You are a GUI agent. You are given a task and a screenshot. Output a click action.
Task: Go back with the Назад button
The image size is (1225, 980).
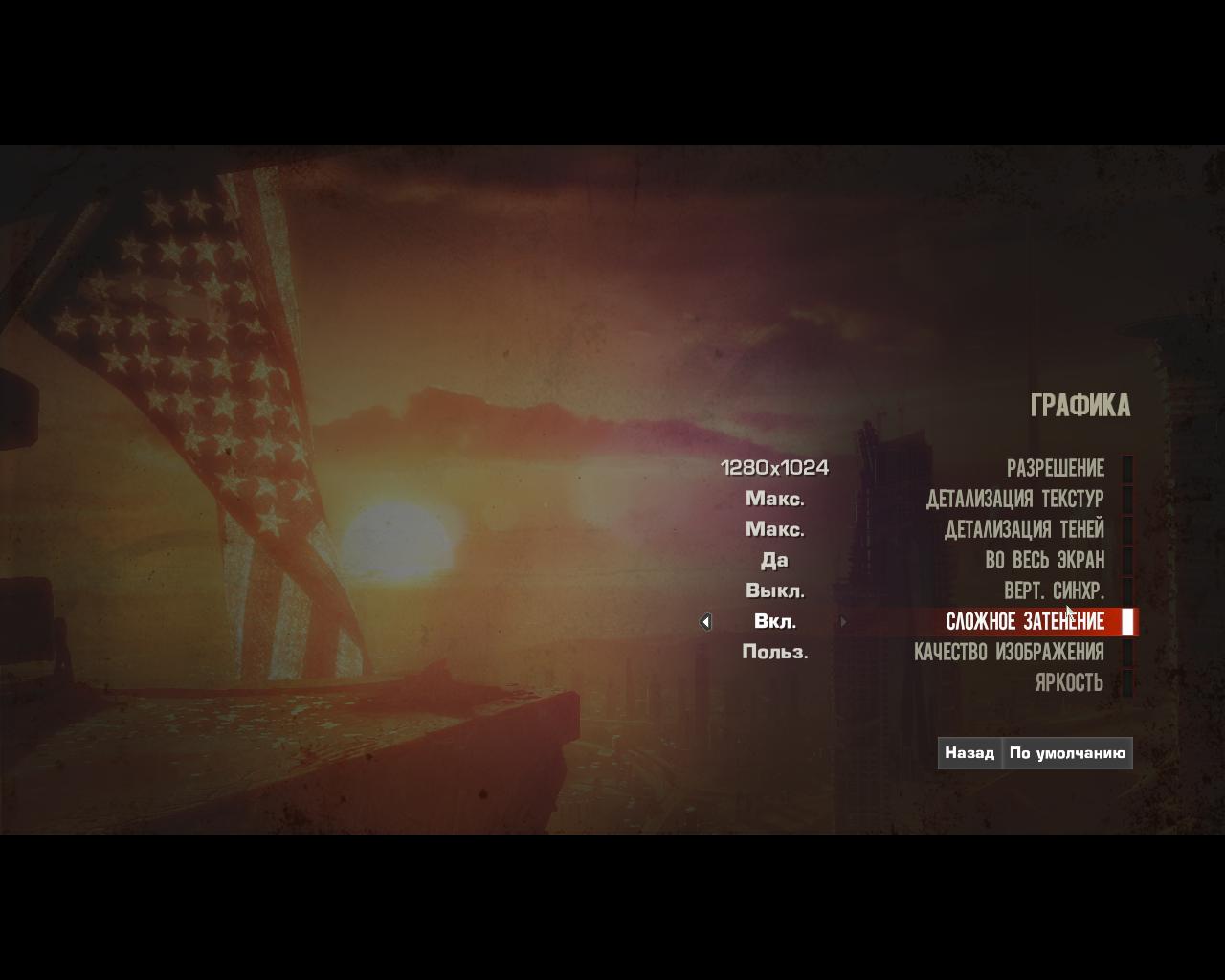[969, 753]
